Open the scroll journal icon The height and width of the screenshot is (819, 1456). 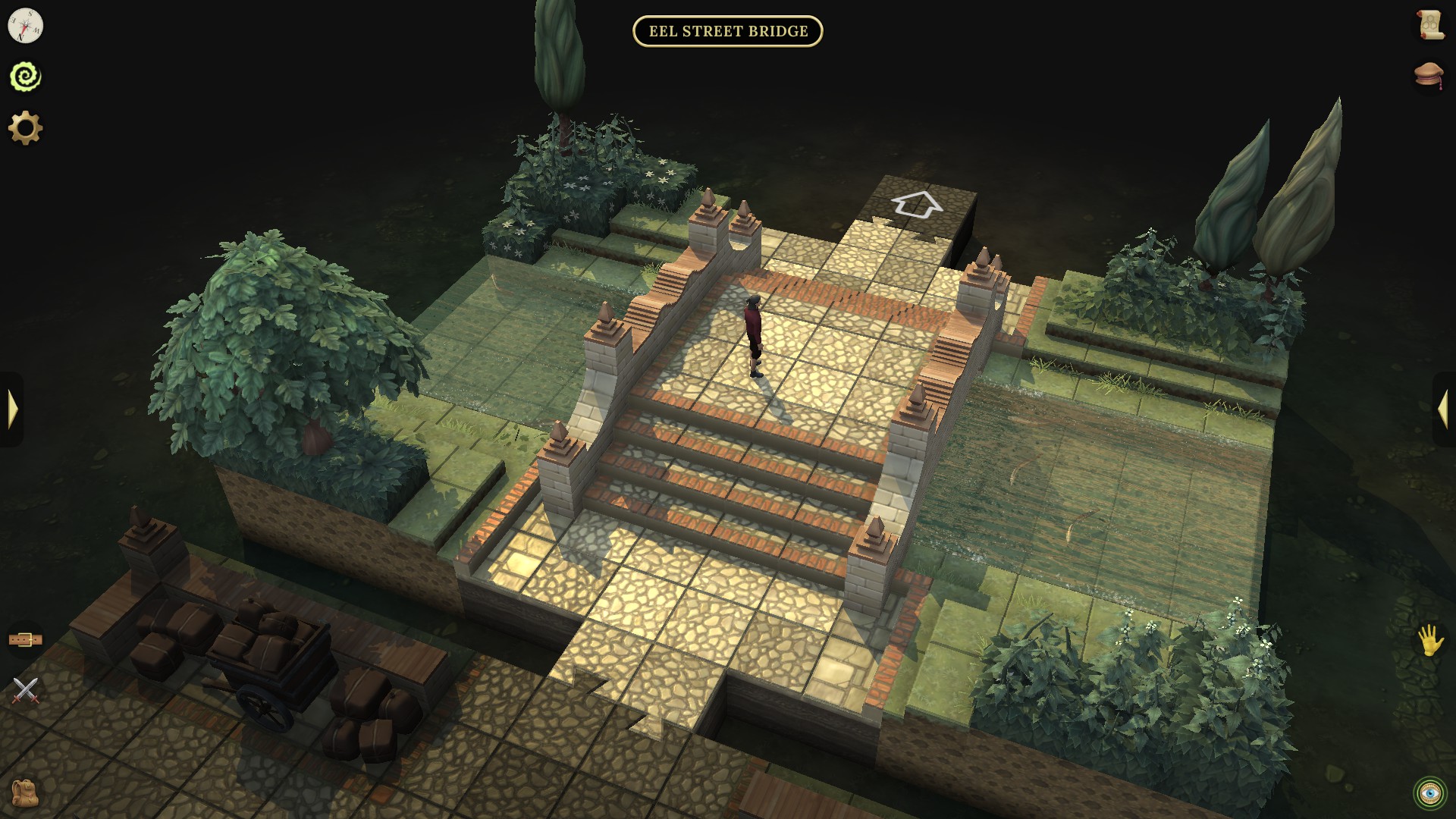point(1430,25)
